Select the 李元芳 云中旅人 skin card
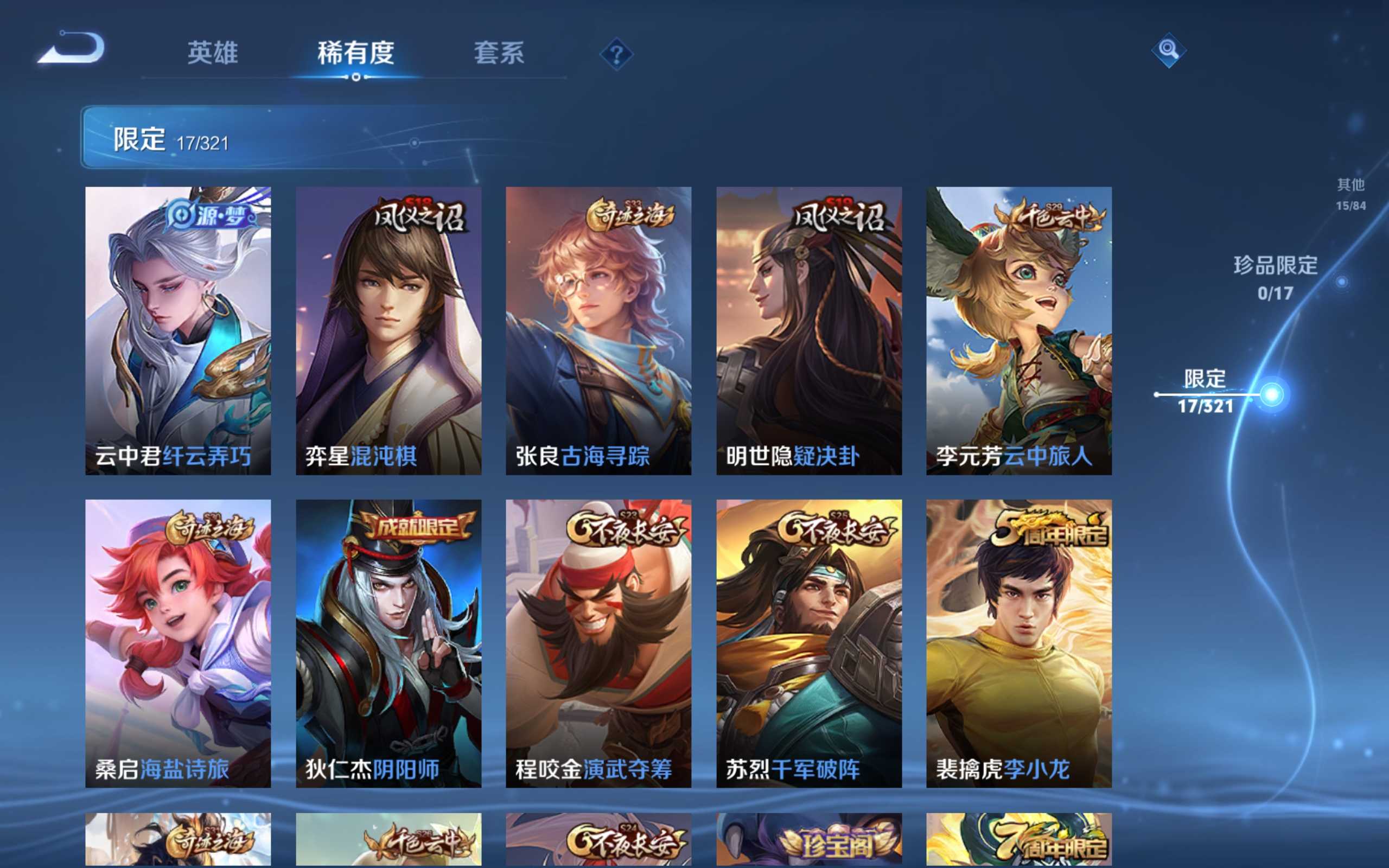This screenshot has height=868, width=1389. (x=1019, y=331)
